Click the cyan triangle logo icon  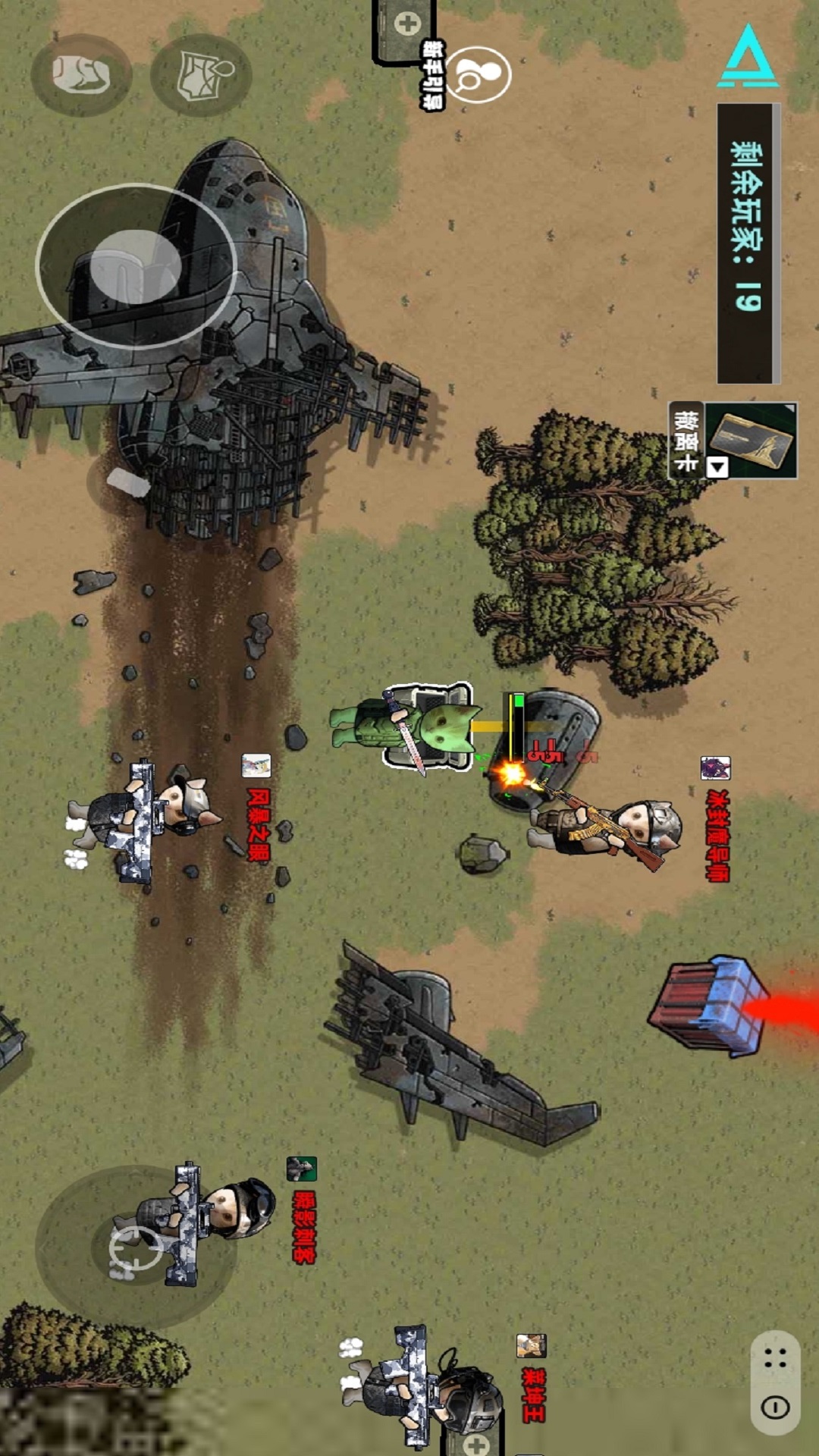(748, 57)
